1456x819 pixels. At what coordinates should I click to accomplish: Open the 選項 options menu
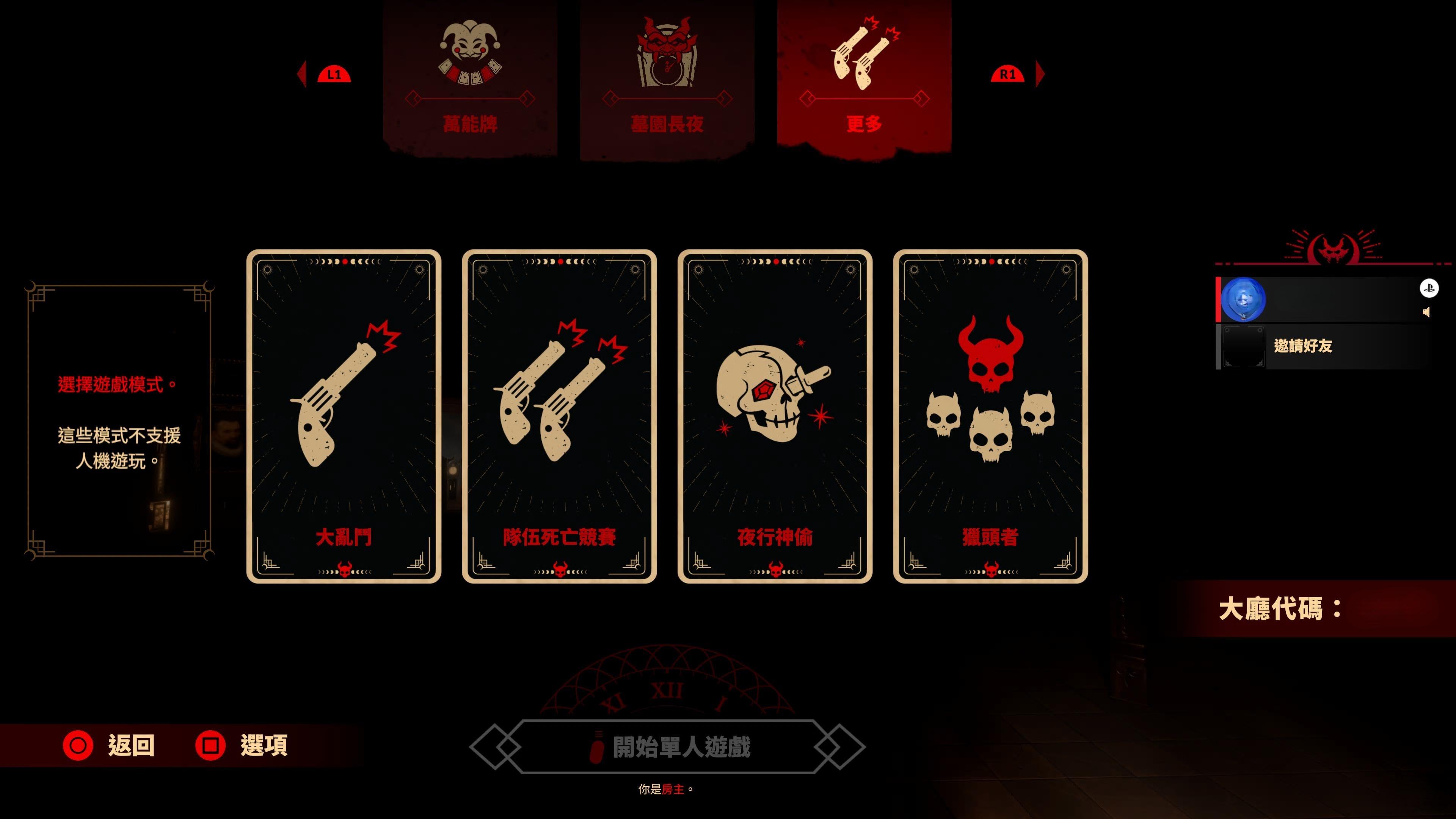(x=242, y=745)
